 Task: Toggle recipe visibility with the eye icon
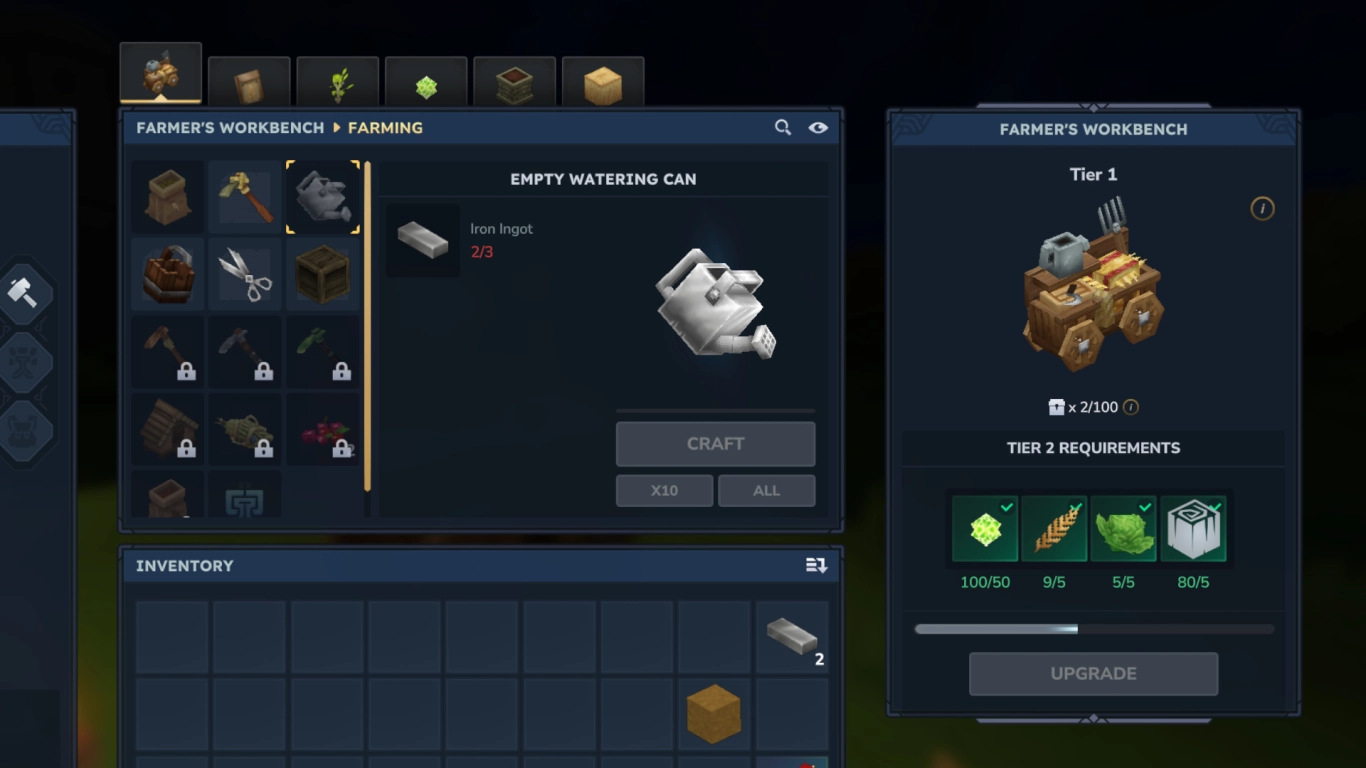818,127
